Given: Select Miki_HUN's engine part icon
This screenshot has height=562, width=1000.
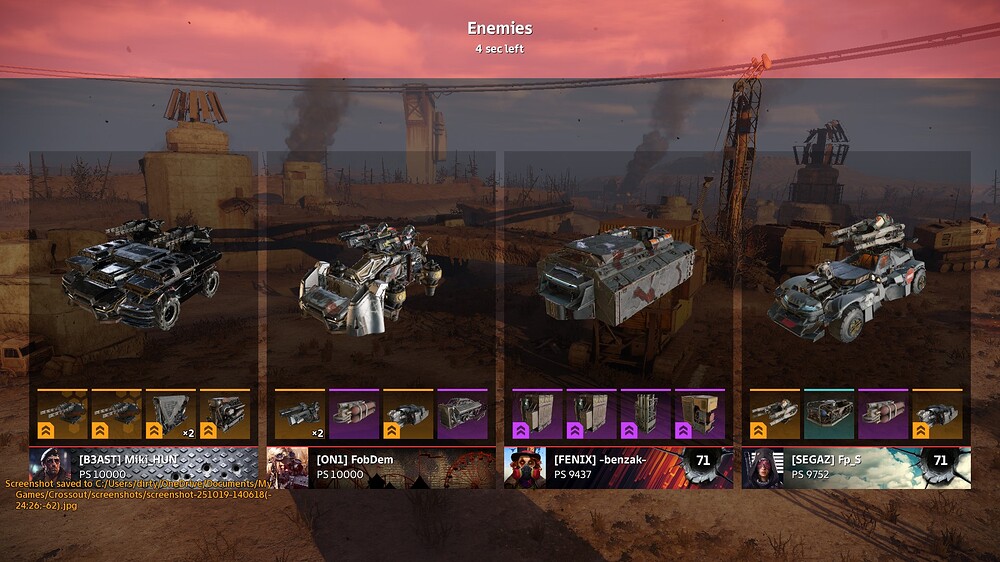Looking at the screenshot, I should tap(224, 415).
